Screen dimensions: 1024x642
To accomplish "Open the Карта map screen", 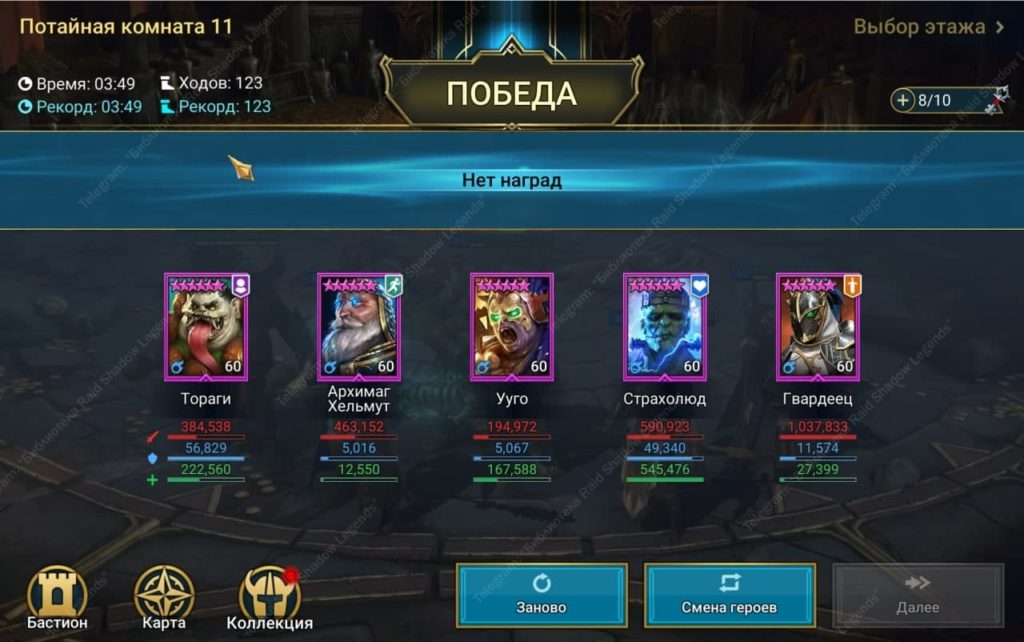I will click(164, 597).
